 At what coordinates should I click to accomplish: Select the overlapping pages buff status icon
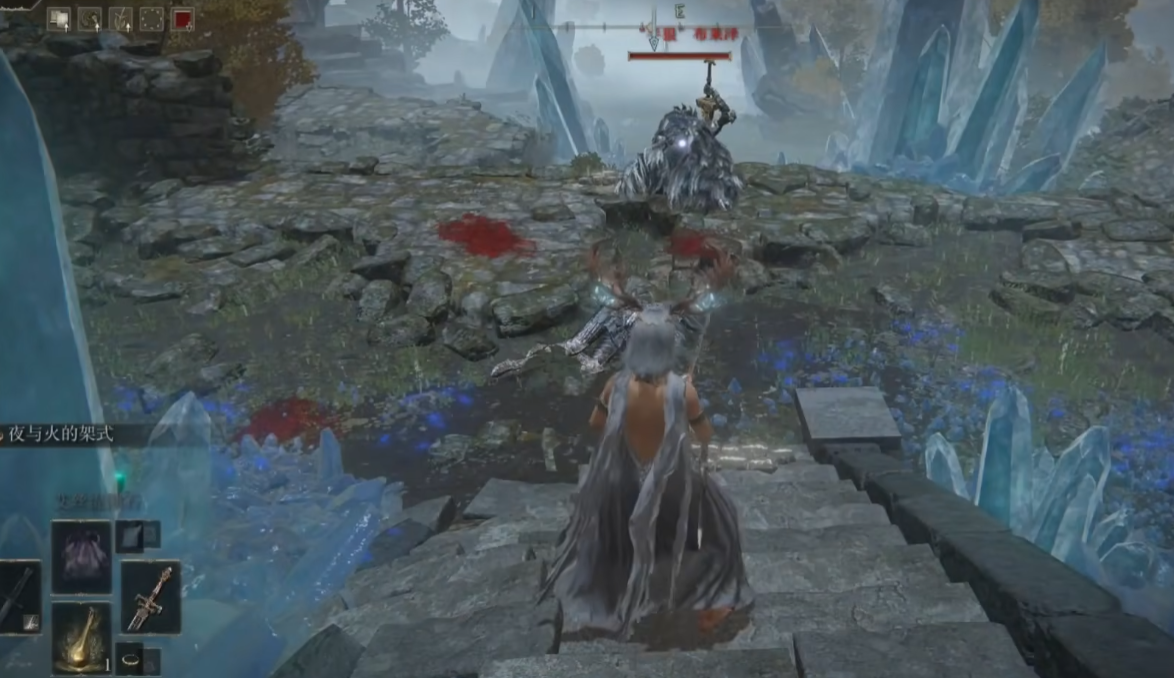coord(58,19)
